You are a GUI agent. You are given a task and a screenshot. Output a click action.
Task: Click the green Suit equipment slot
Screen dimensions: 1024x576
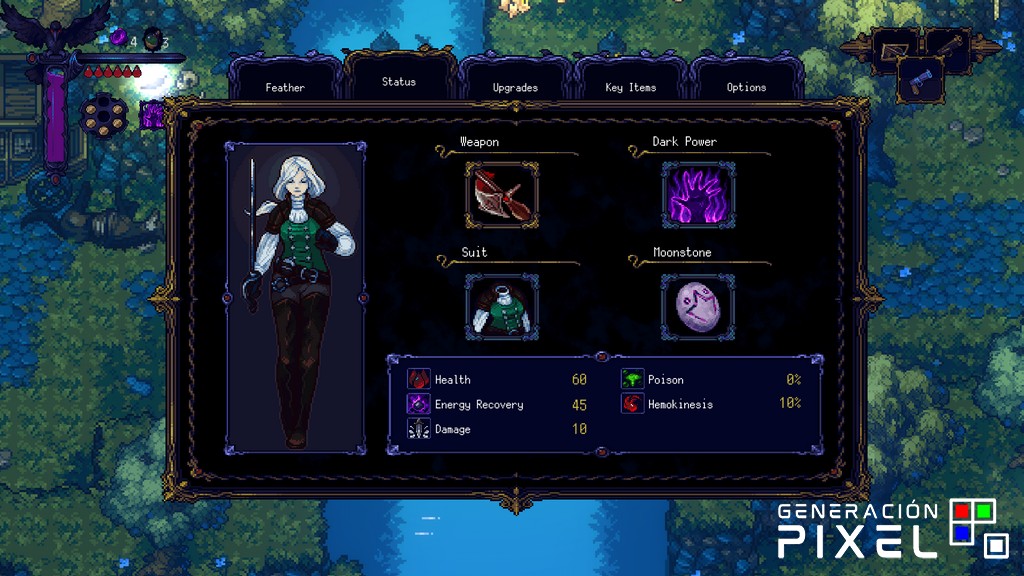coord(502,307)
